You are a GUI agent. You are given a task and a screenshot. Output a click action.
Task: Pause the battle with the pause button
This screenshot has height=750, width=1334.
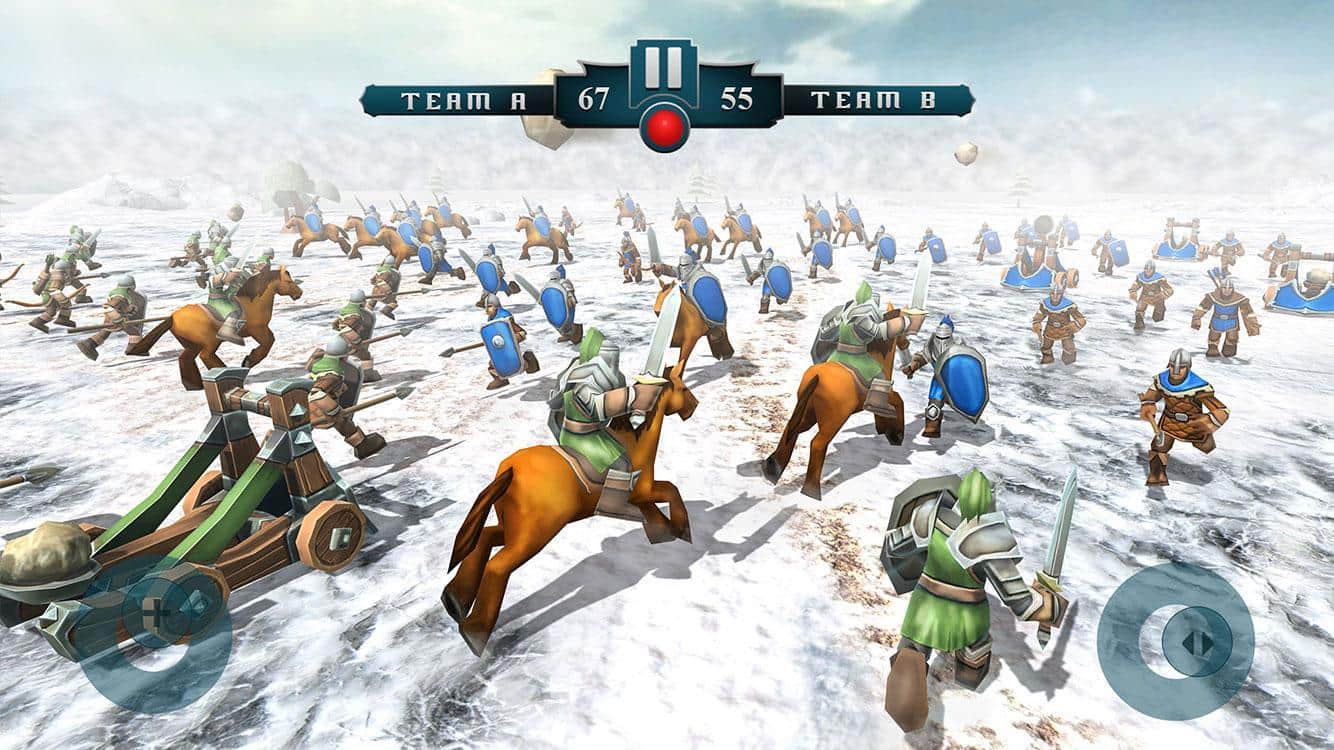(665, 67)
